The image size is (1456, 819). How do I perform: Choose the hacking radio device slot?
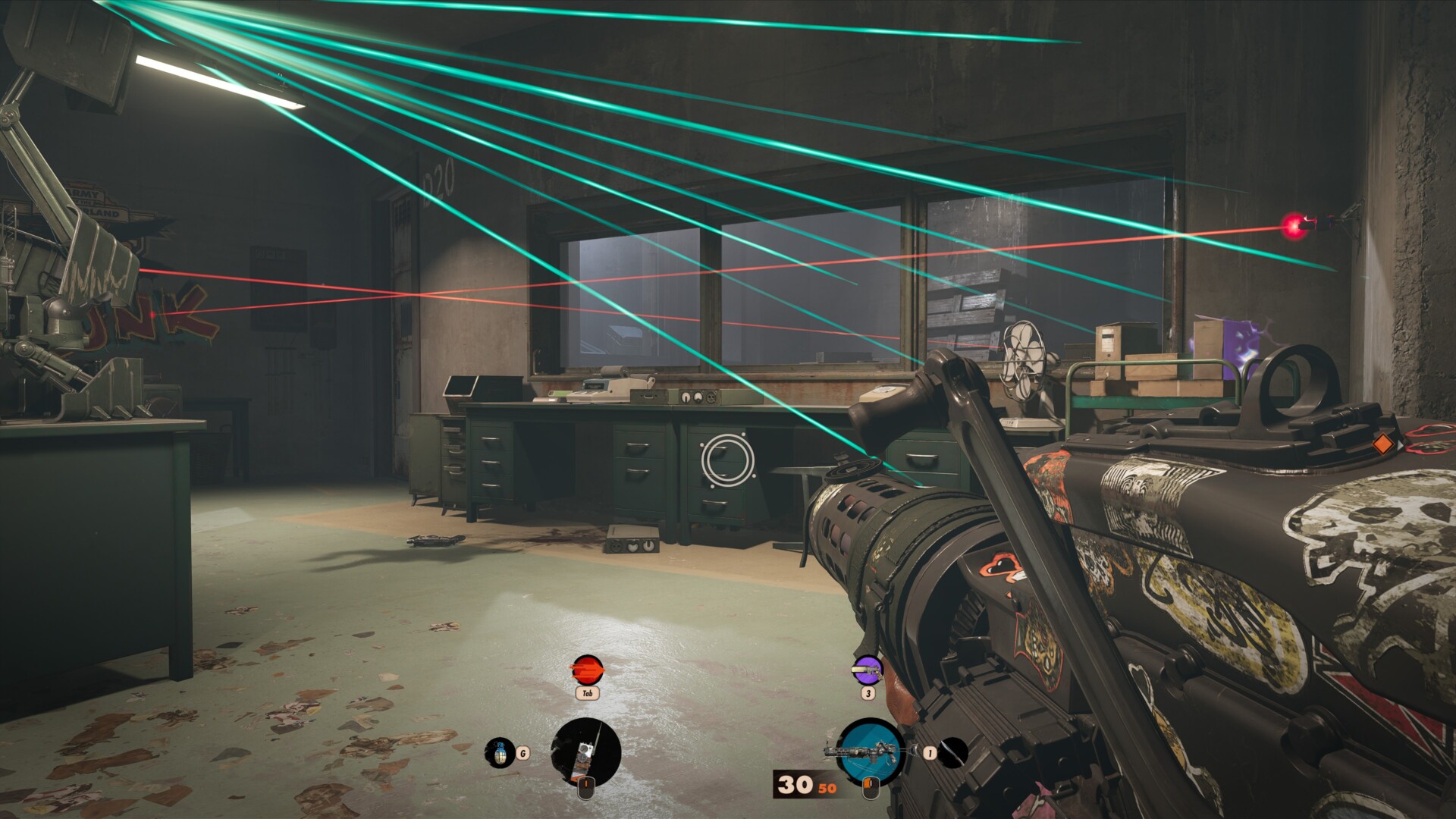tap(585, 753)
